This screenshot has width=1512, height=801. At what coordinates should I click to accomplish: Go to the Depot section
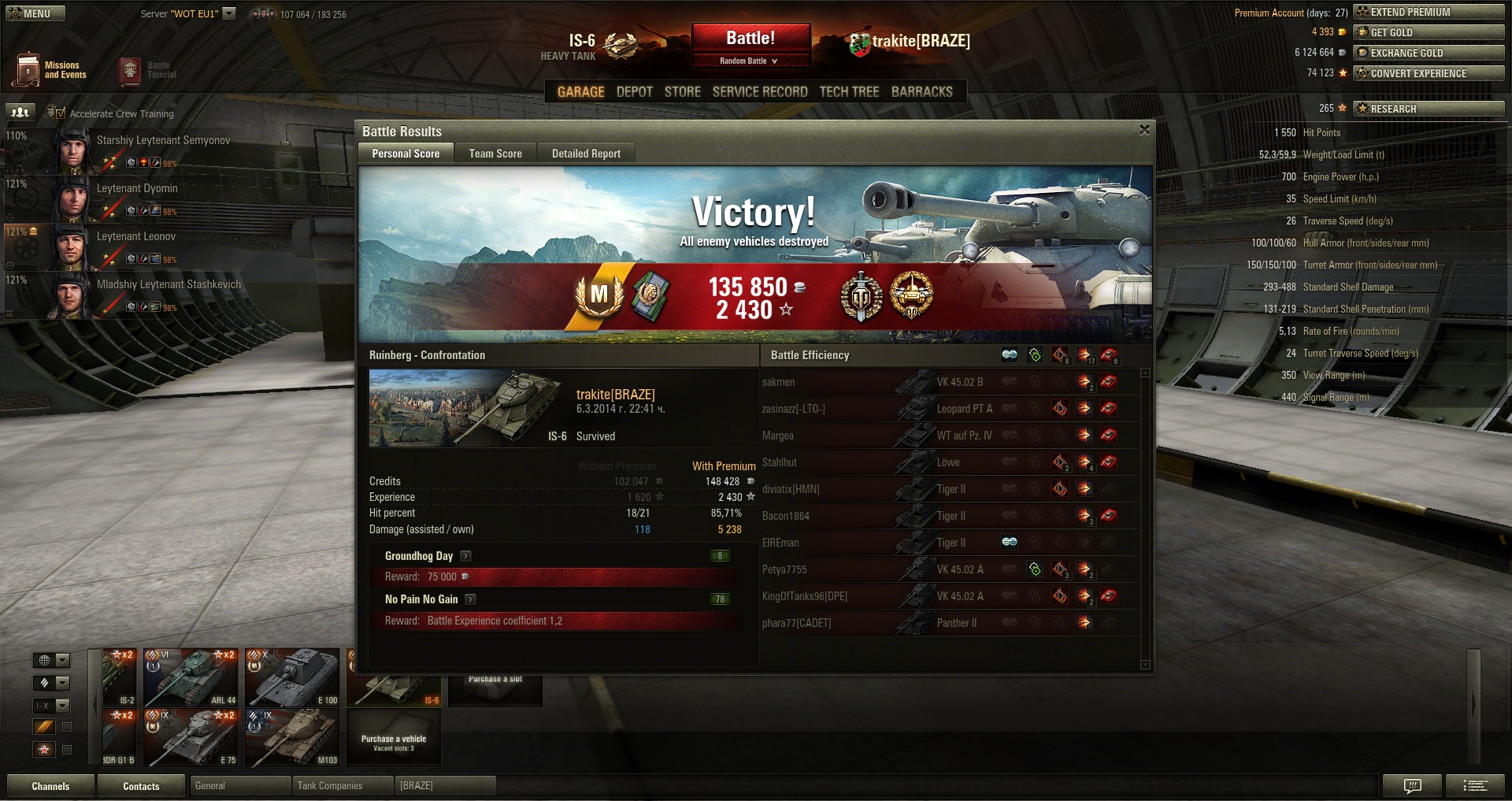[x=634, y=91]
